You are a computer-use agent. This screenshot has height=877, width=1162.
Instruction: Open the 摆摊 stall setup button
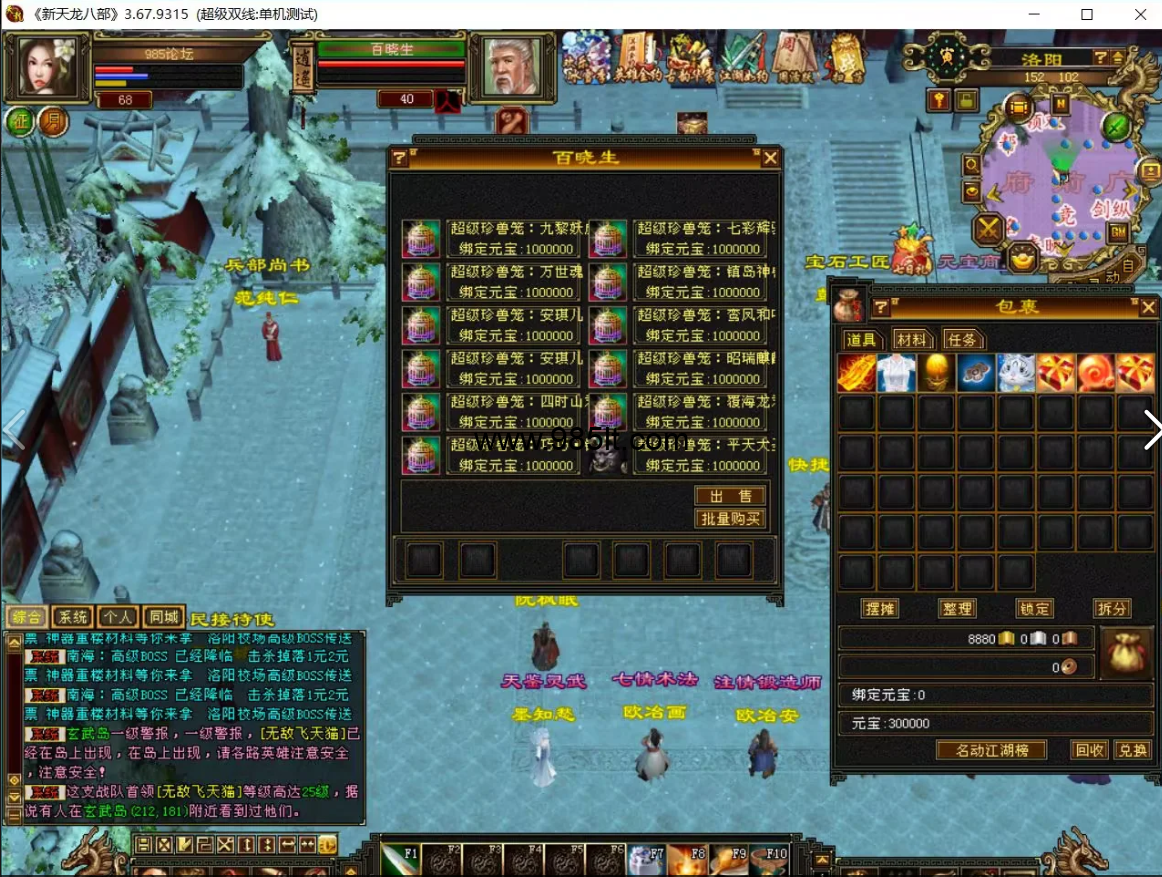880,608
